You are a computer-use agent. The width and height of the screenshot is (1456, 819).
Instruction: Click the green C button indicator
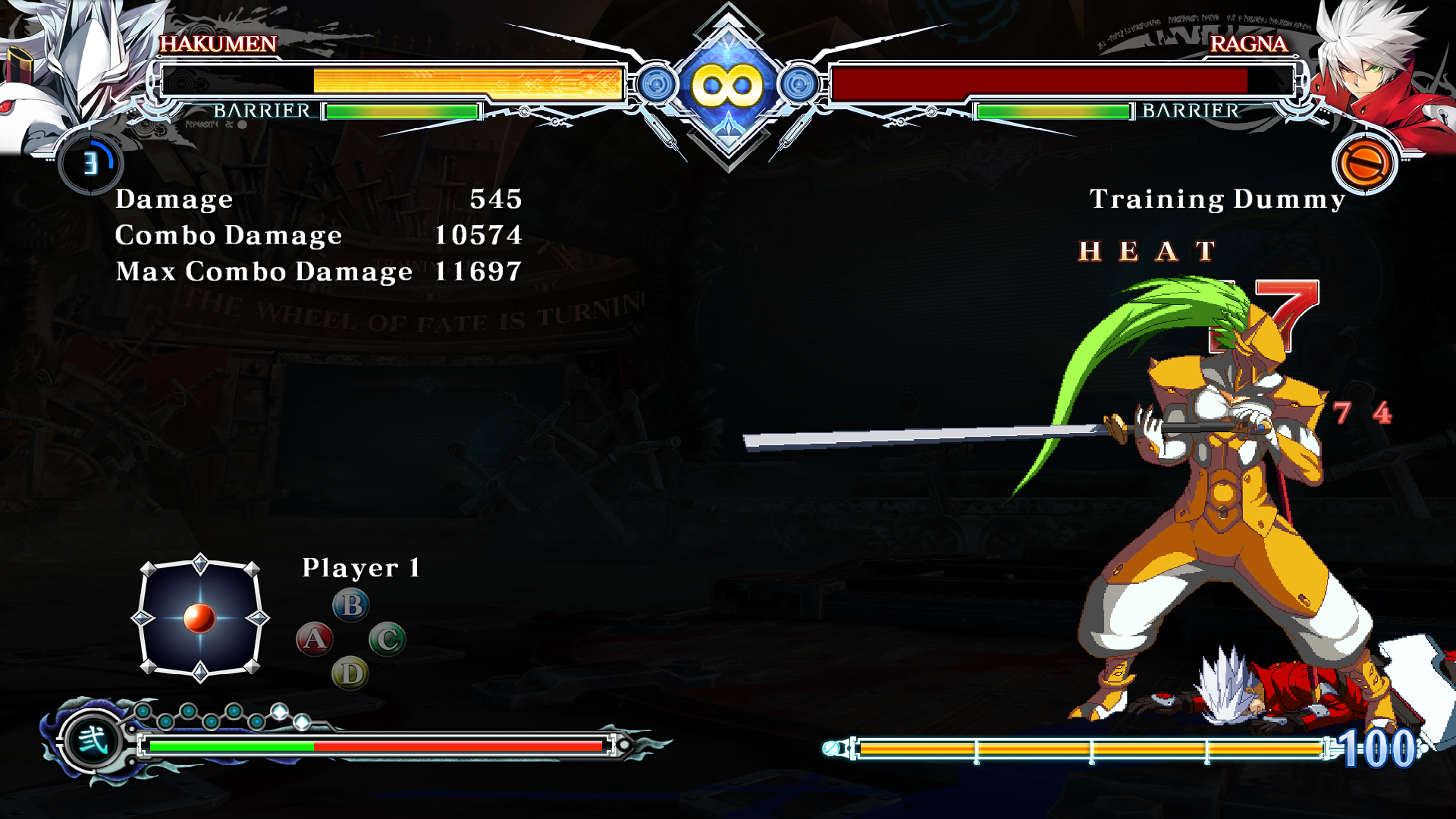click(x=388, y=639)
